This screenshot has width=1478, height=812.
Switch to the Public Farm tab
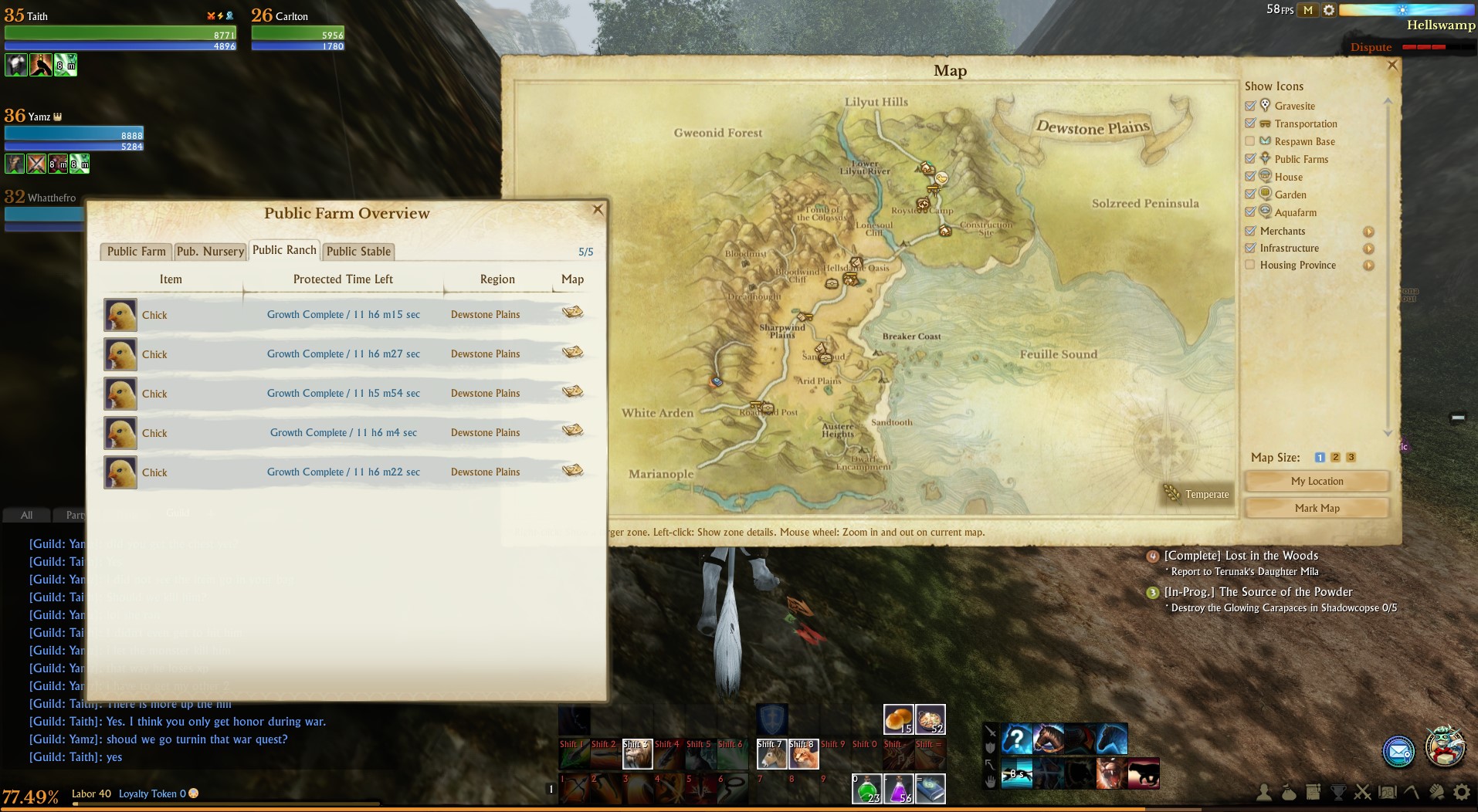(x=136, y=252)
